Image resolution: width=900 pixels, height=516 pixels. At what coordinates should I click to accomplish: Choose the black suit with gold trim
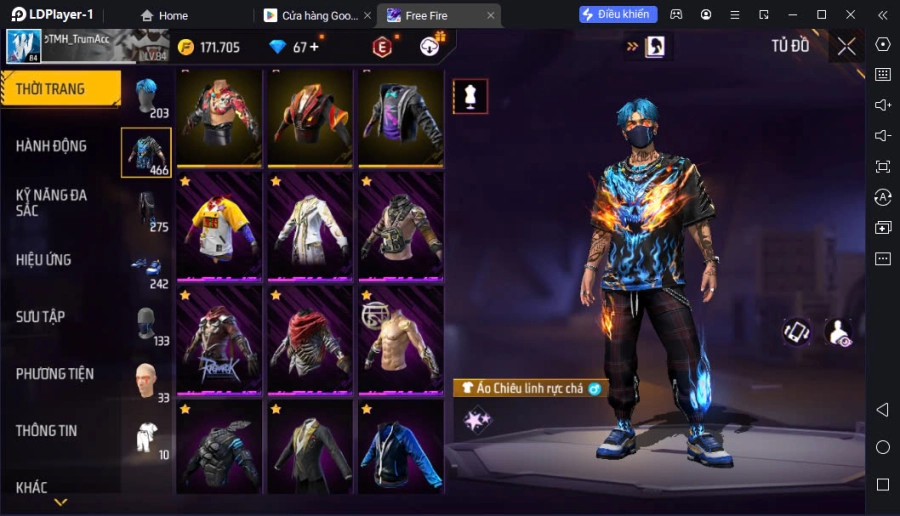pyautogui.click(x=310, y=448)
